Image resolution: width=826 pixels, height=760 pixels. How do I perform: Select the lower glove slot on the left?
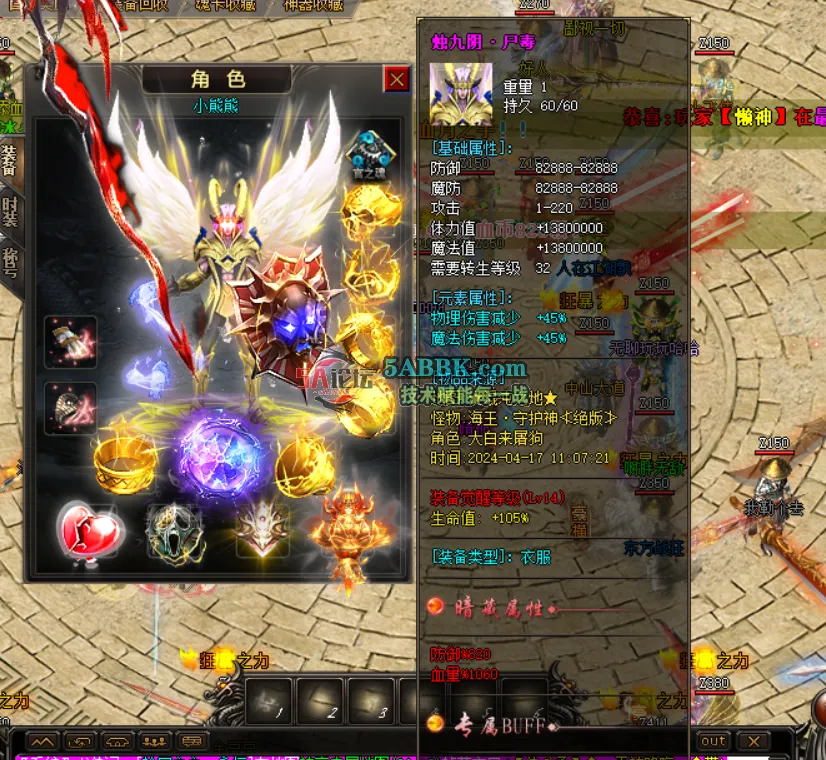click(x=70, y=407)
